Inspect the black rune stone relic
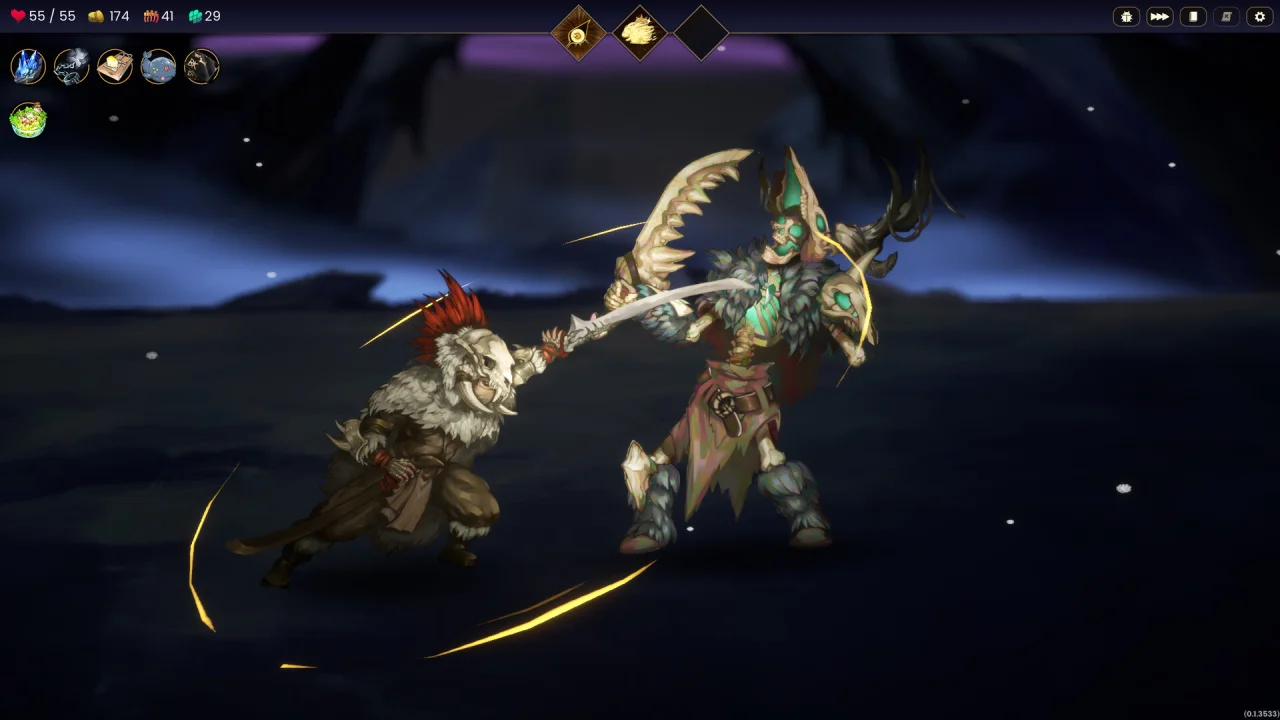Image resolution: width=1280 pixels, height=720 pixels. pos(202,67)
